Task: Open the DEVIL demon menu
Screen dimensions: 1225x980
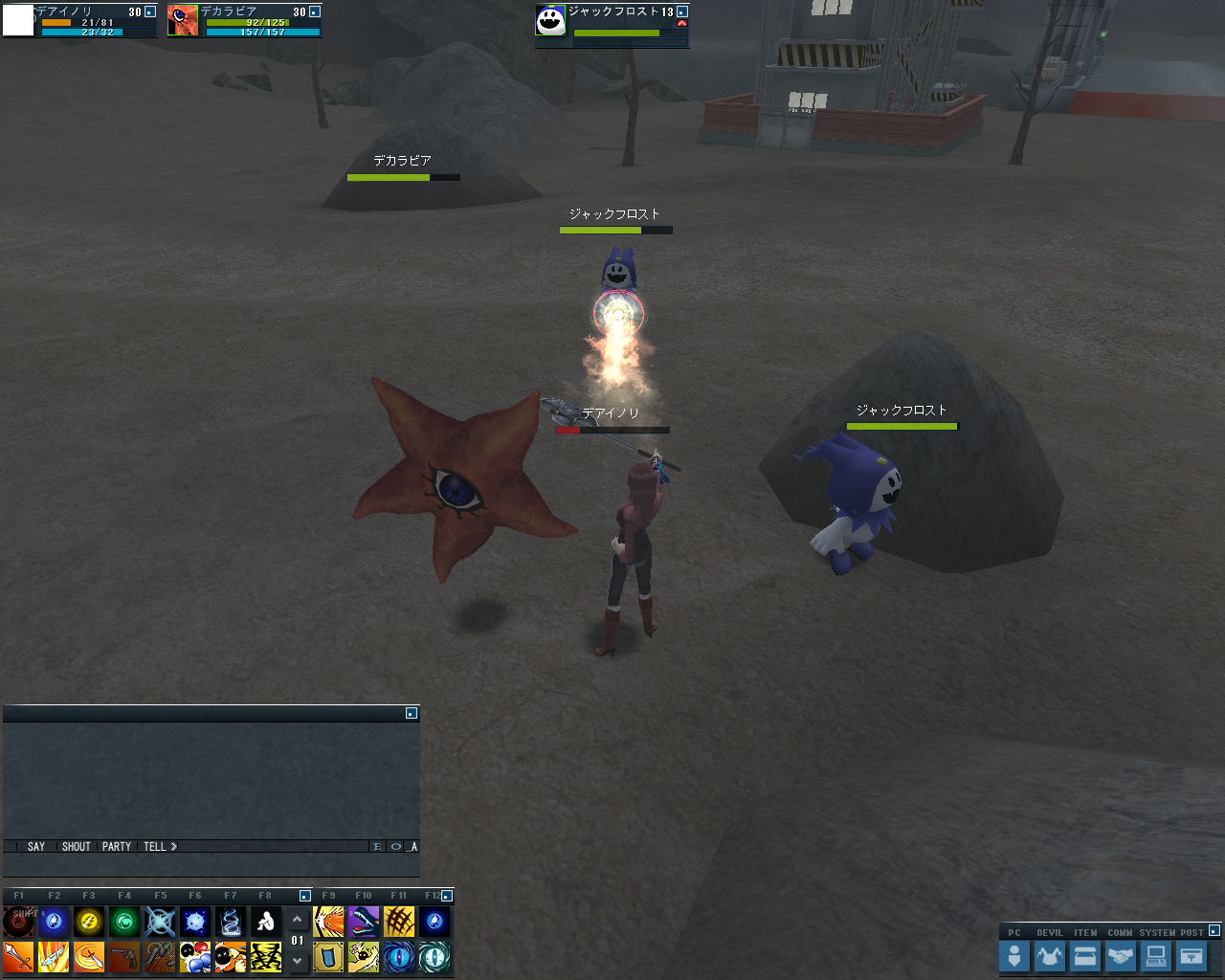Action: (x=1050, y=956)
